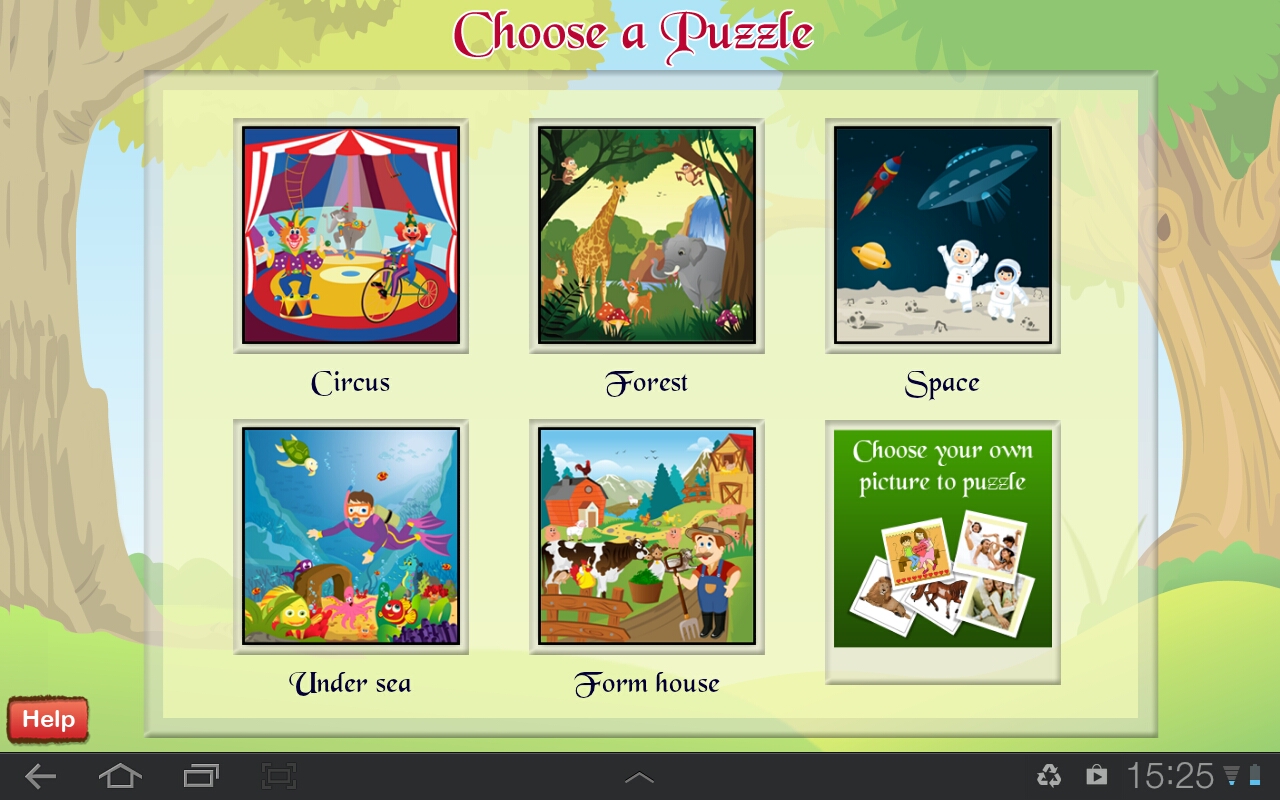Image resolution: width=1280 pixels, height=800 pixels.
Task: Tap the Wi-Fi signal indicator
Action: [x=1228, y=774]
